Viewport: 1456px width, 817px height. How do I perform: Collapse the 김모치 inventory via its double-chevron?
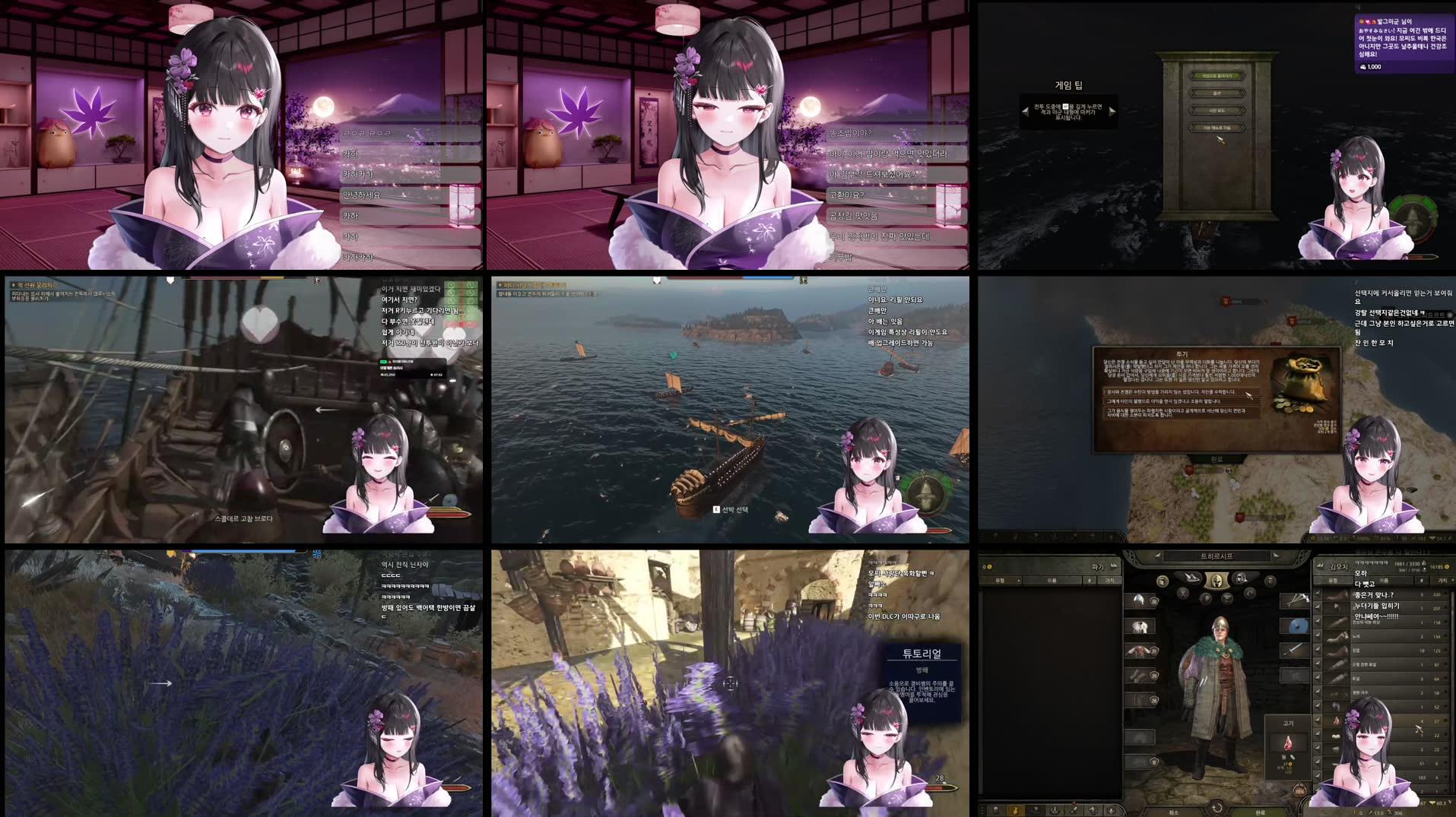pyautogui.click(x=1319, y=567)
